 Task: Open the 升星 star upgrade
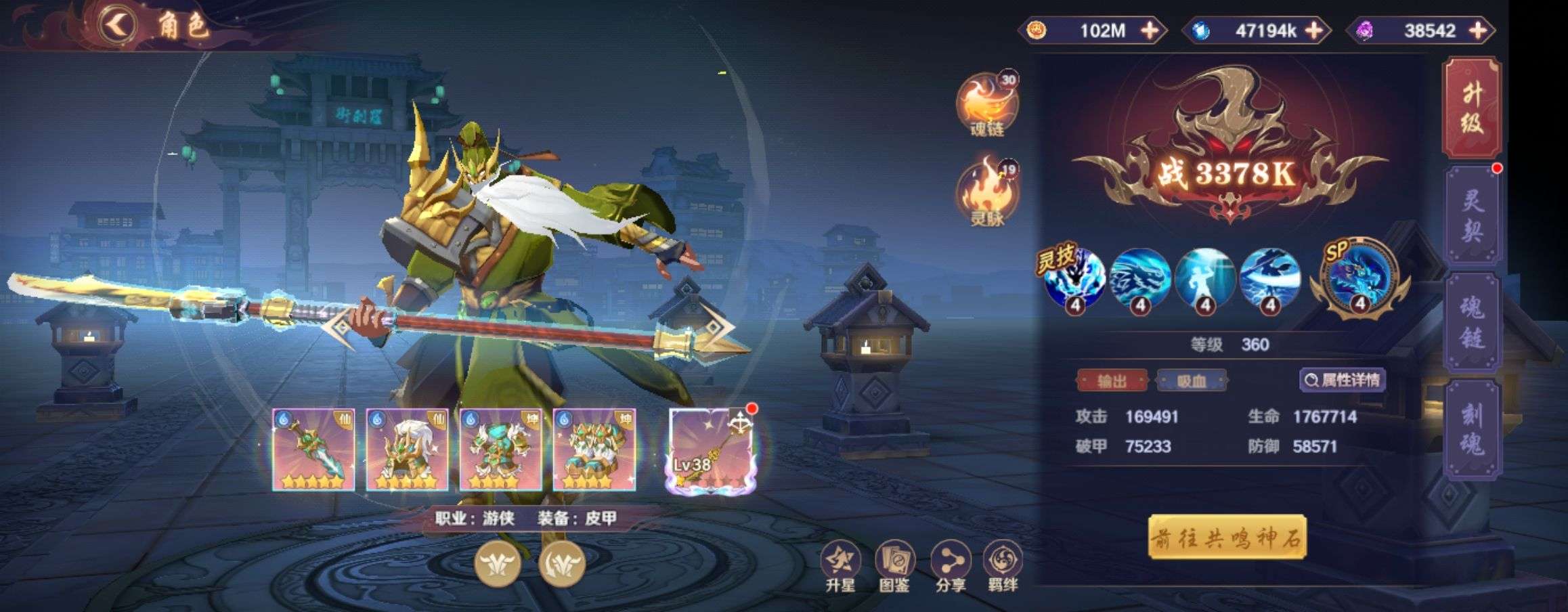840,567
